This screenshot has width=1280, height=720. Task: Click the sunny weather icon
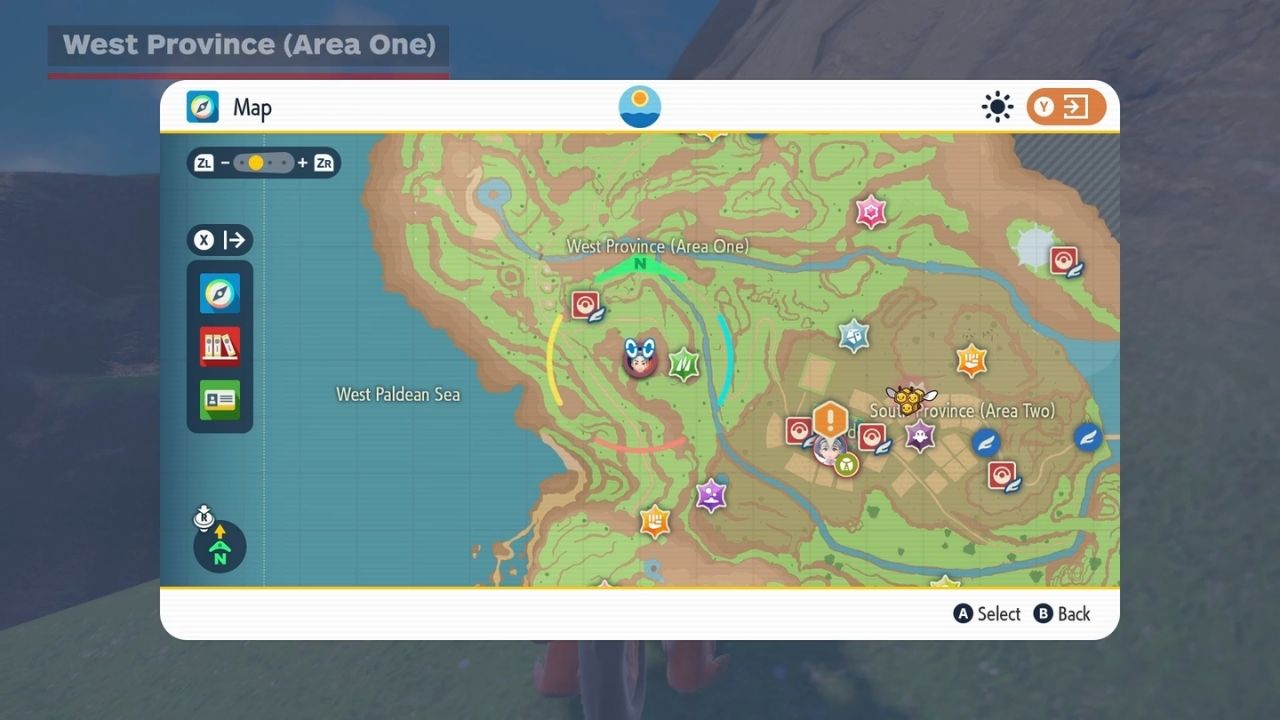(997, 107)
